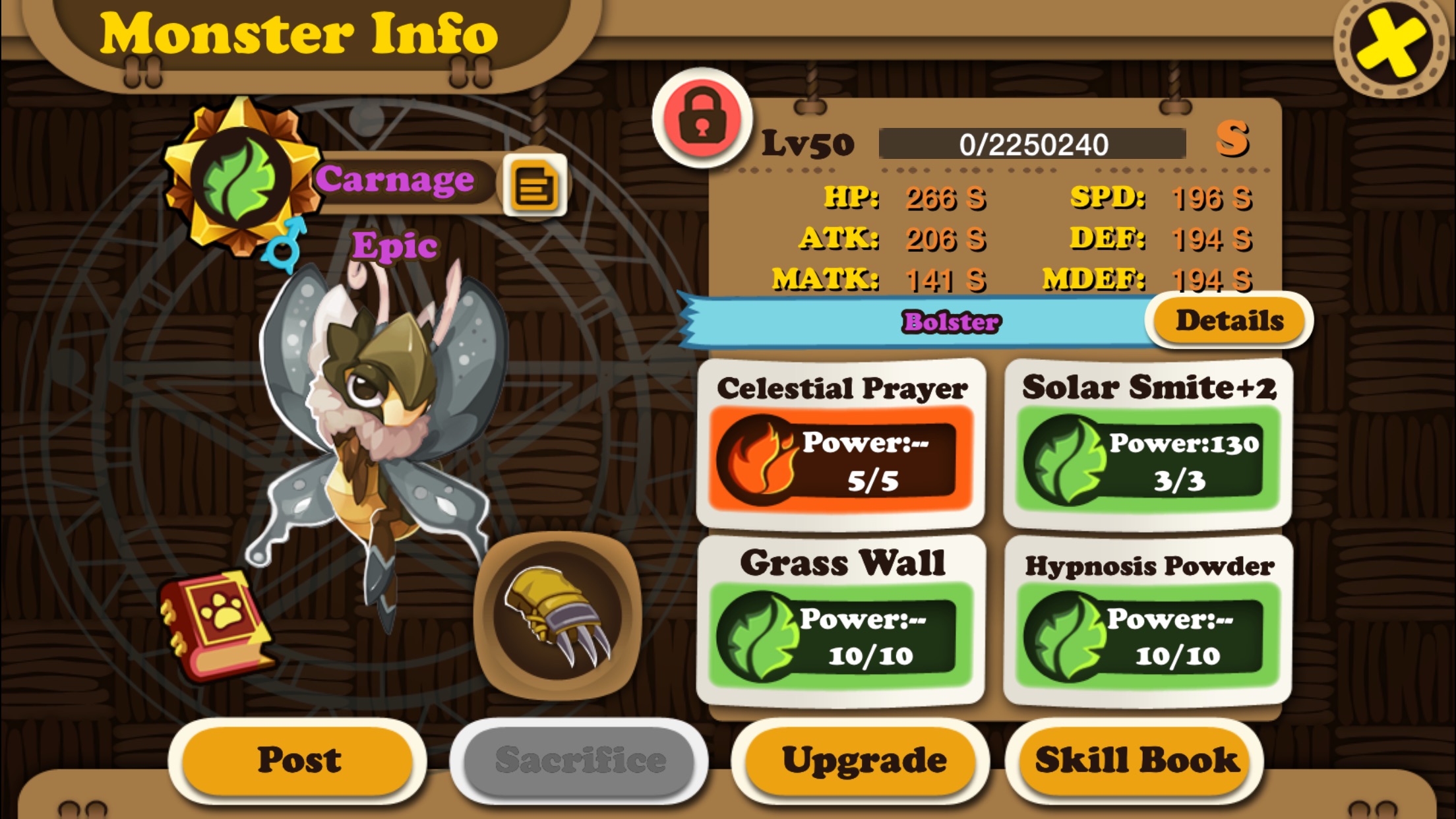Viewport: 1456px width, 819px height.
Task: Show Bolster trait Details
Action: click(x=1229, y=321)
